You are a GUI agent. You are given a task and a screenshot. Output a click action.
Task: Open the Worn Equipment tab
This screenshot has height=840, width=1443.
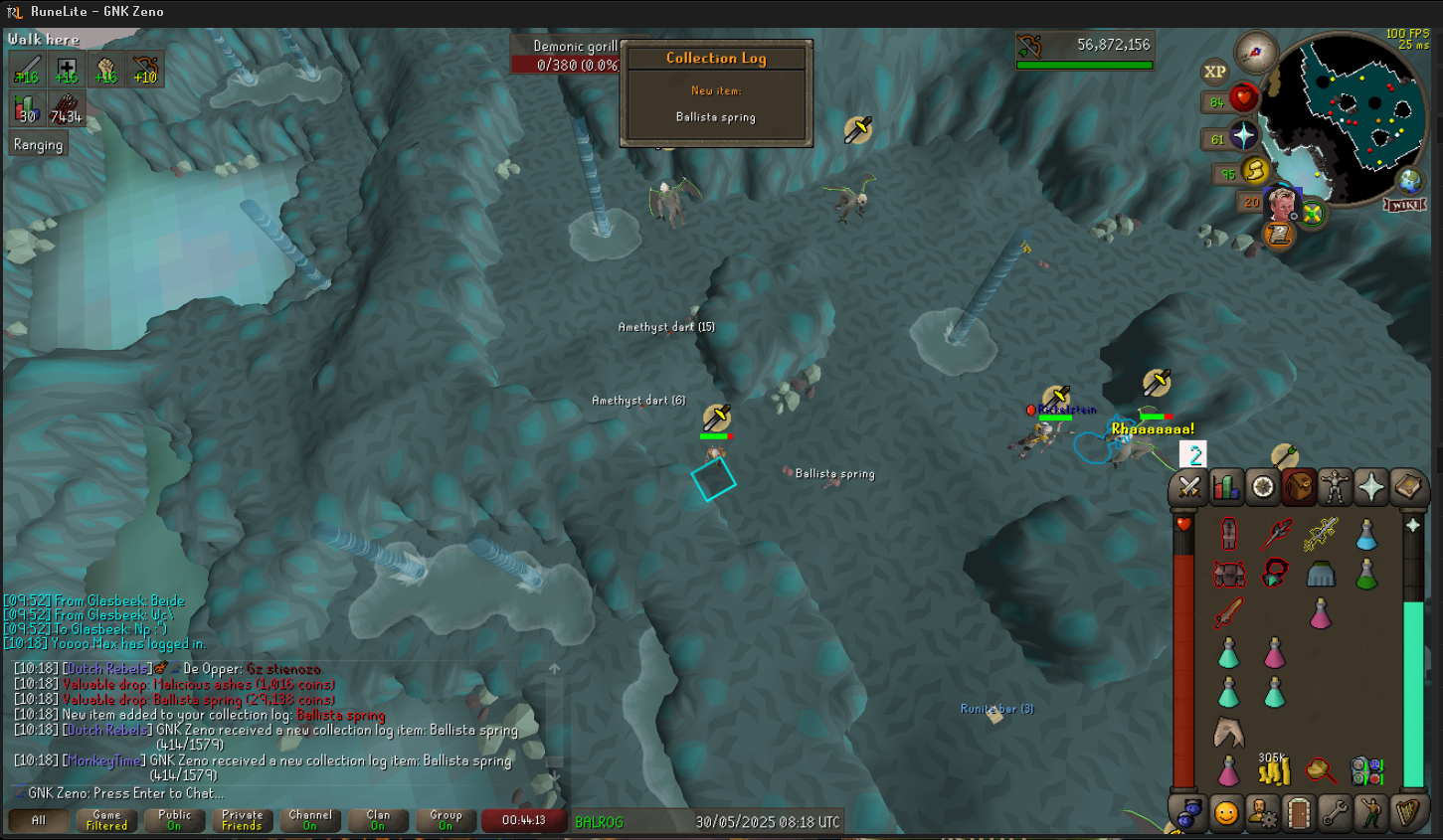click(1335, 487)
